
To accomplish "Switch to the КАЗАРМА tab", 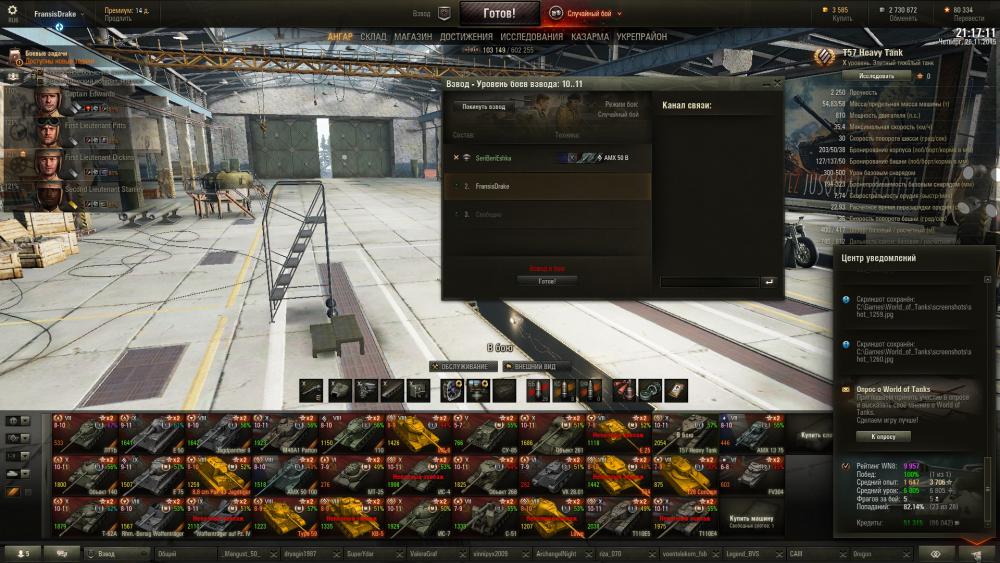I will (591, 37).
